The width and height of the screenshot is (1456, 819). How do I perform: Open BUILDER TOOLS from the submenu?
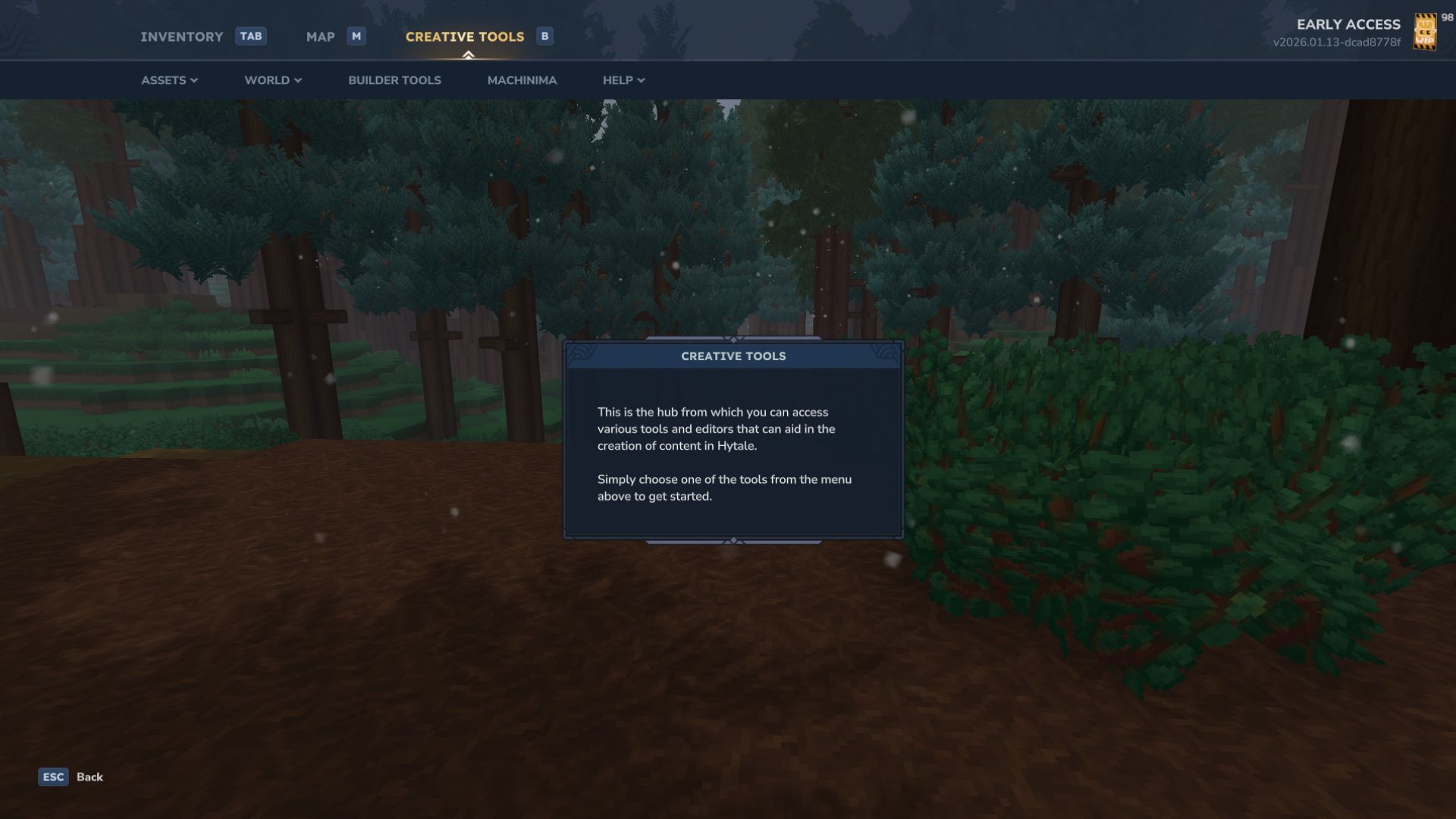[394, 80]
